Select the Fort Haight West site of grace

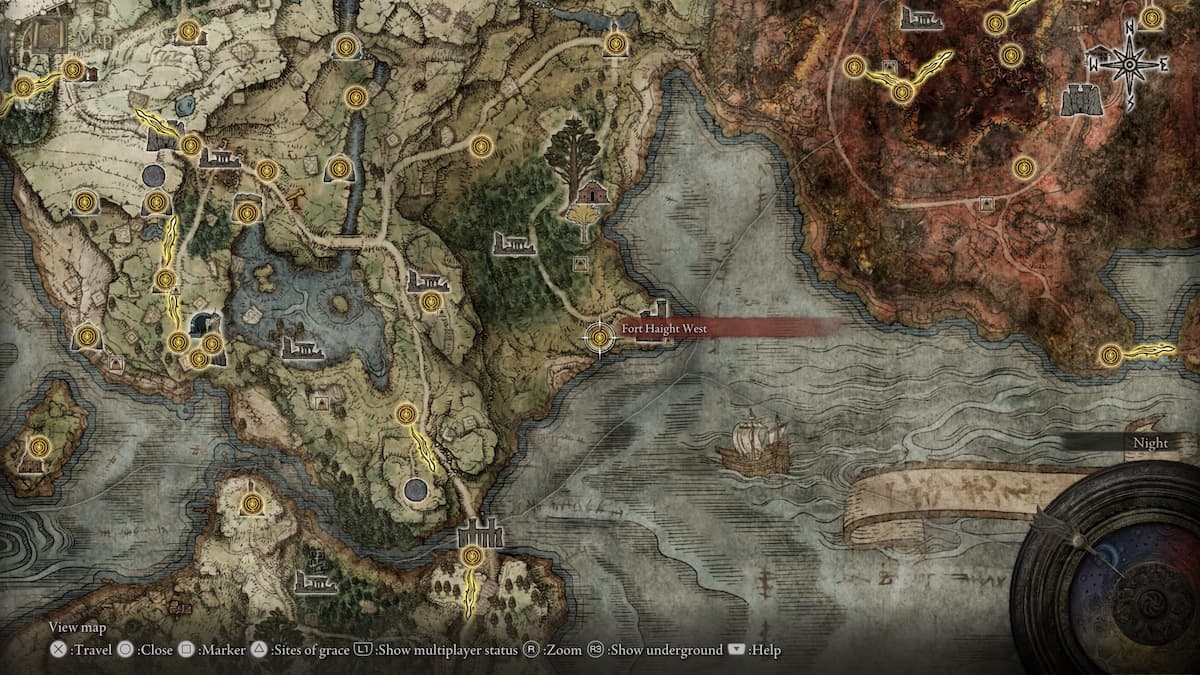[600, 338]
